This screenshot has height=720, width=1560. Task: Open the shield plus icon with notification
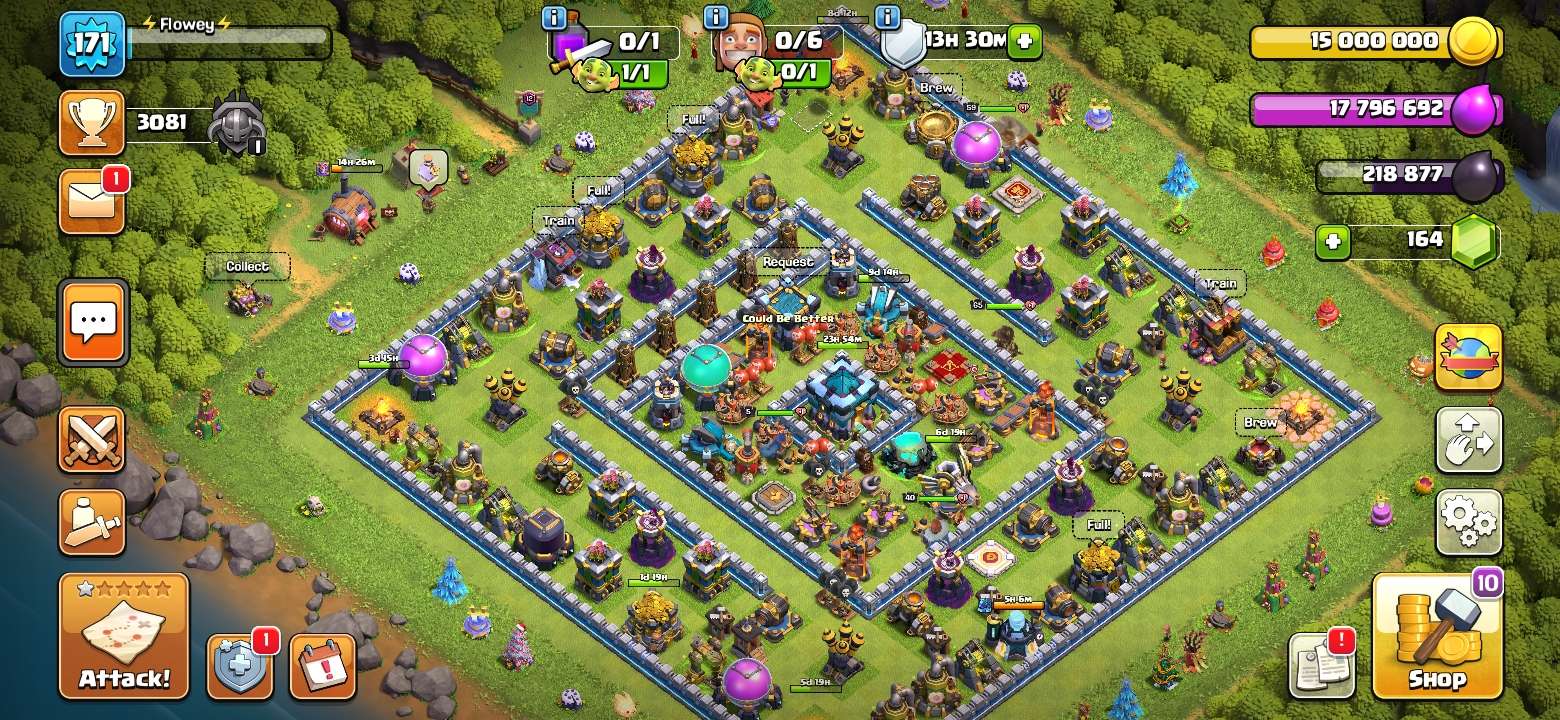click(240, 665)
